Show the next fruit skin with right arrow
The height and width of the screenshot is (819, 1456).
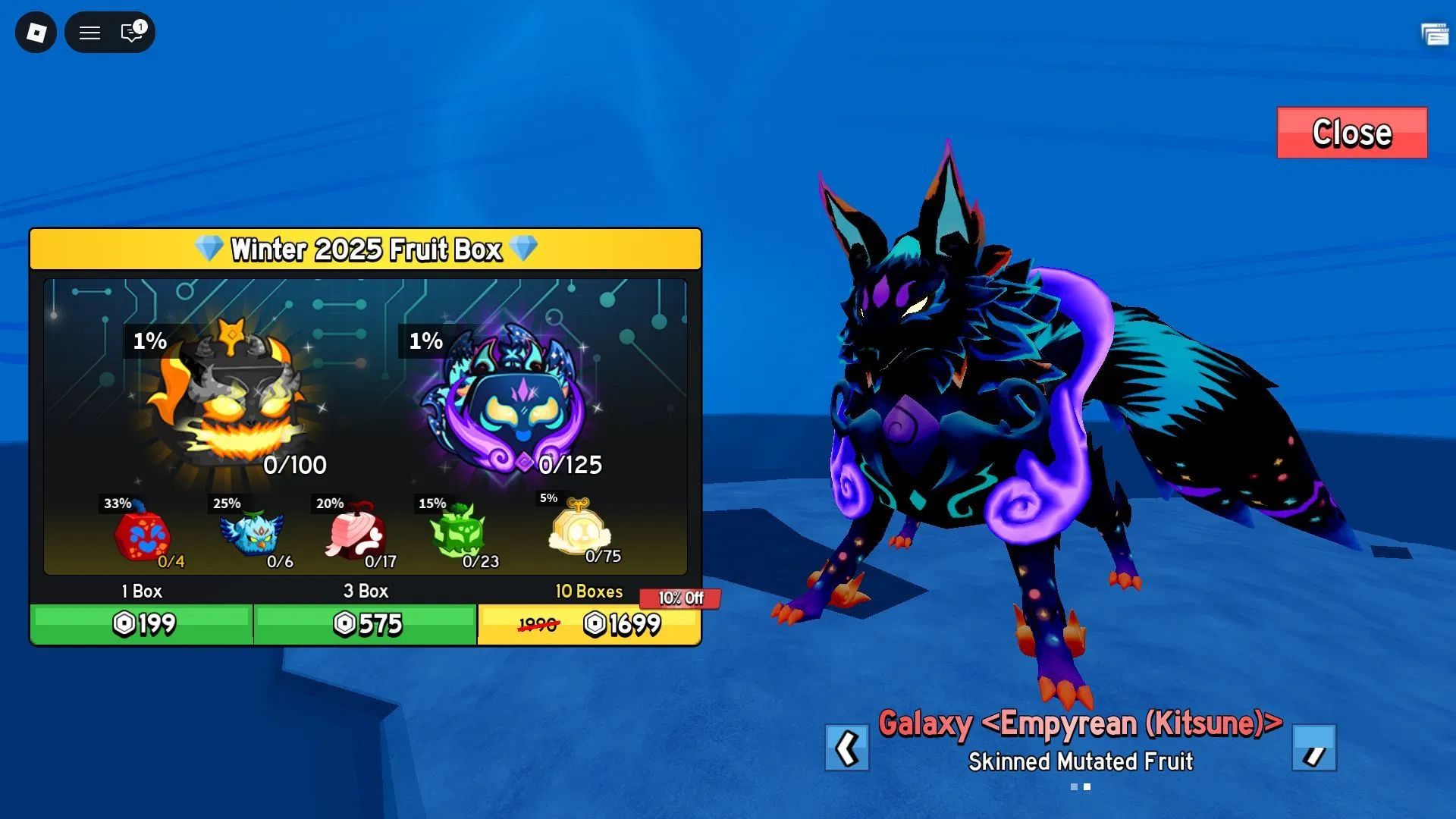click(1313, 748)
